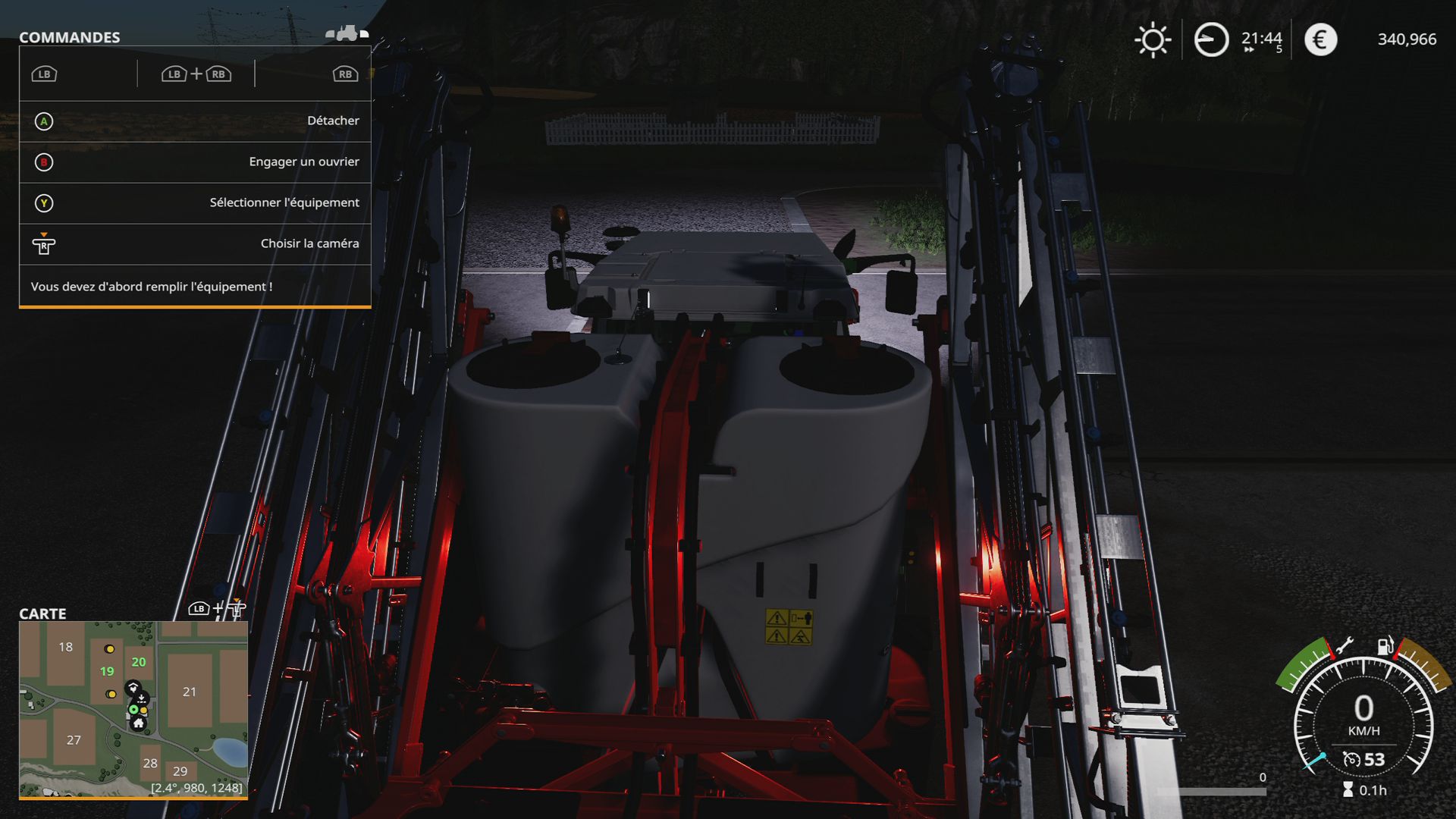Click the euro currency icon
This screenshot has width=1456, height=819.
[x=1321, y=39]
